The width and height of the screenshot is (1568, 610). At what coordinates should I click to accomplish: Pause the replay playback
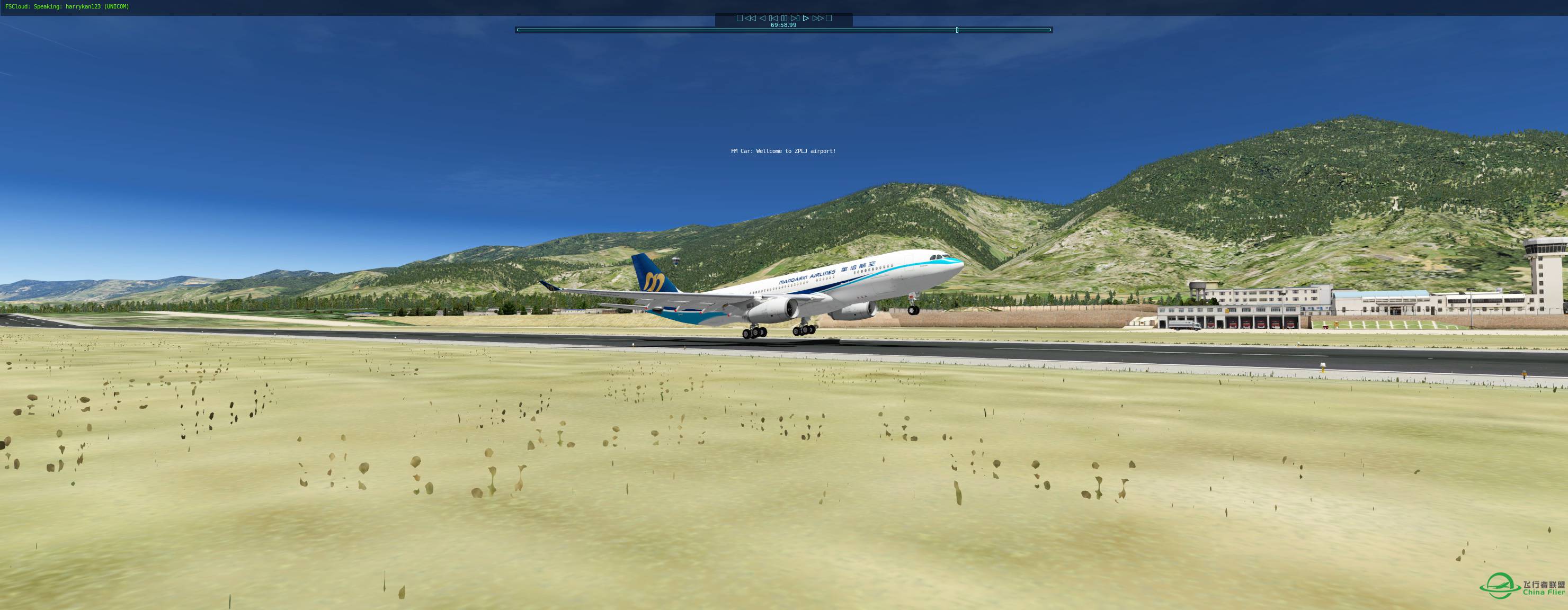tap(784, 18)
